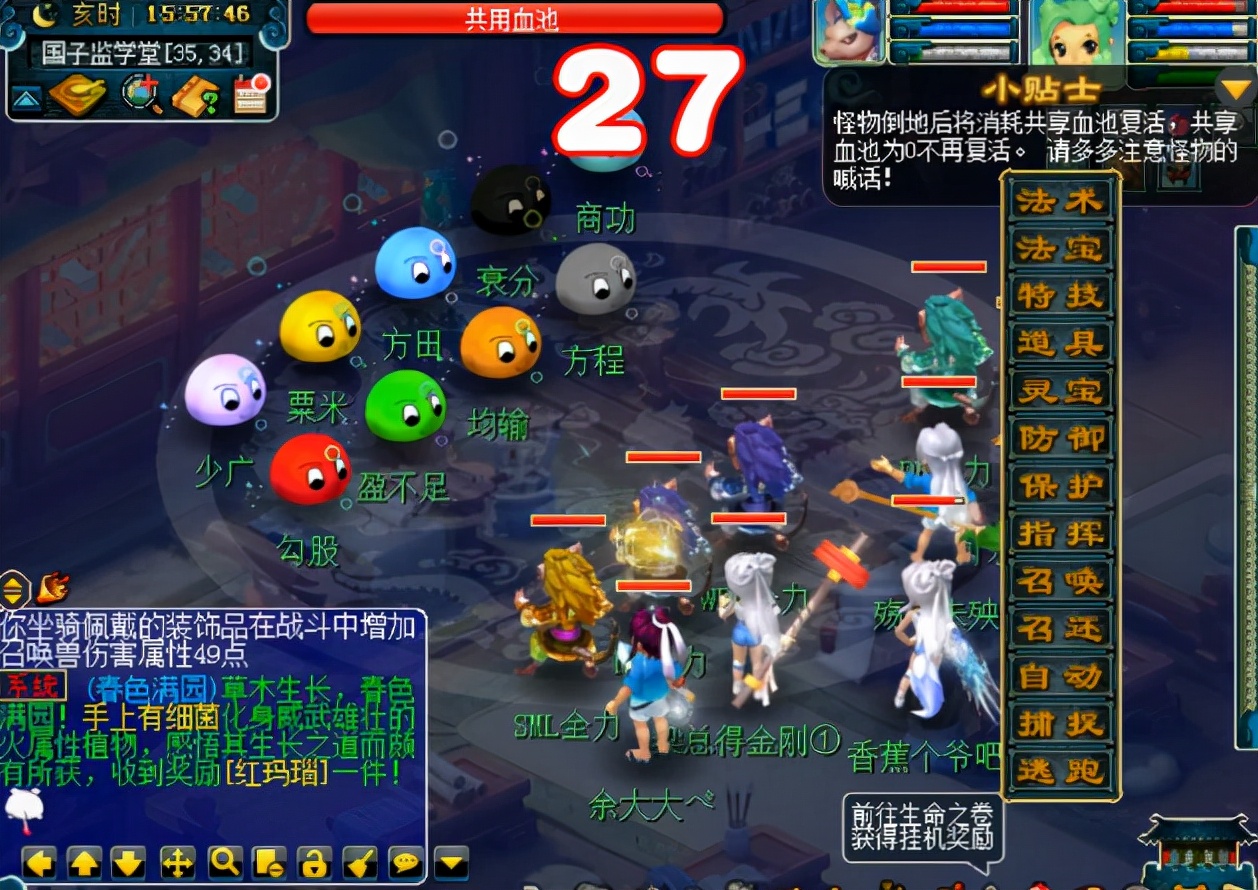1258x890 pixels.
Task: Click the chat search magnifier button
Action: pyautogui.click(x=223, y=862)
